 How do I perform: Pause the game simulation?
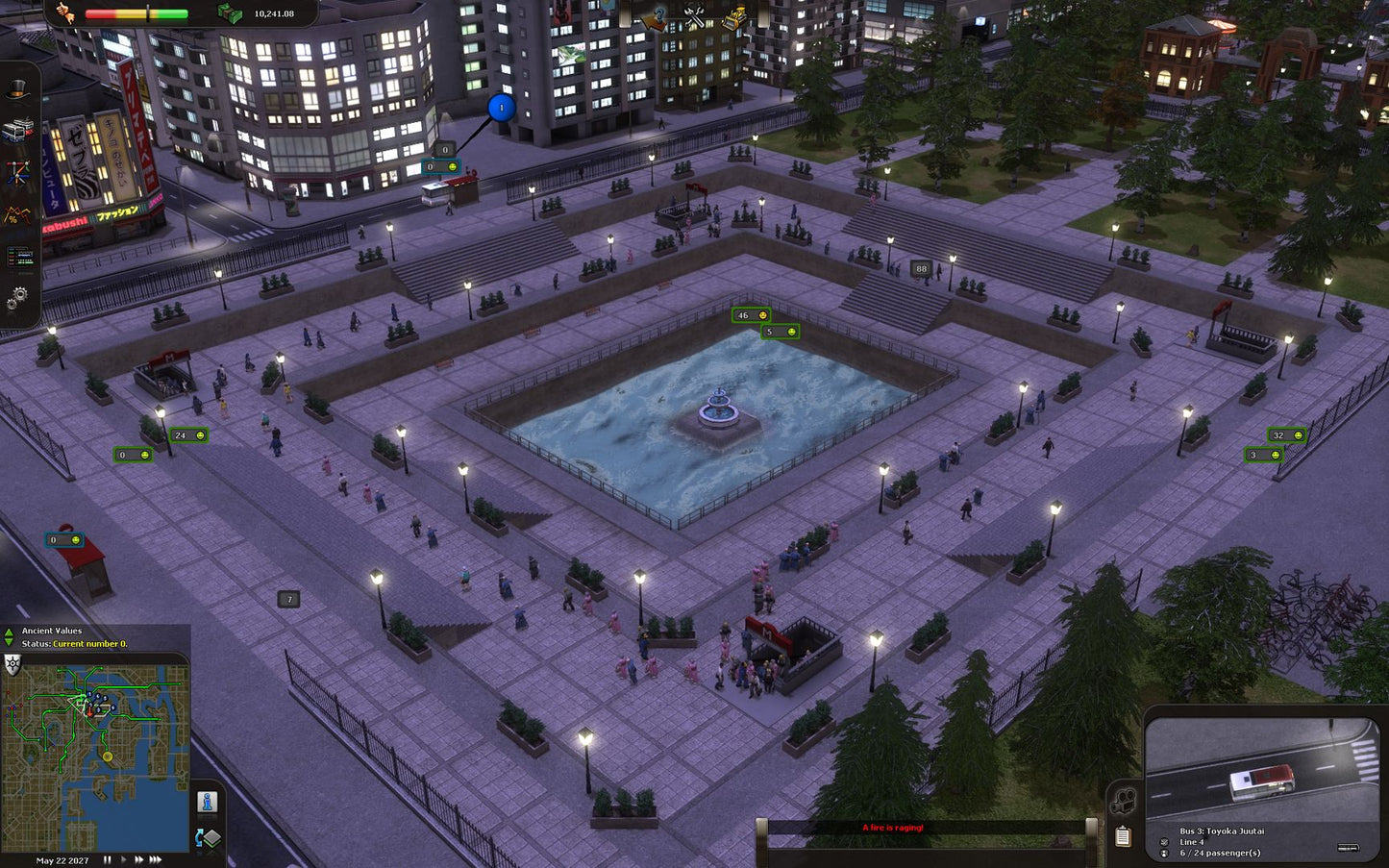(108, 860)
